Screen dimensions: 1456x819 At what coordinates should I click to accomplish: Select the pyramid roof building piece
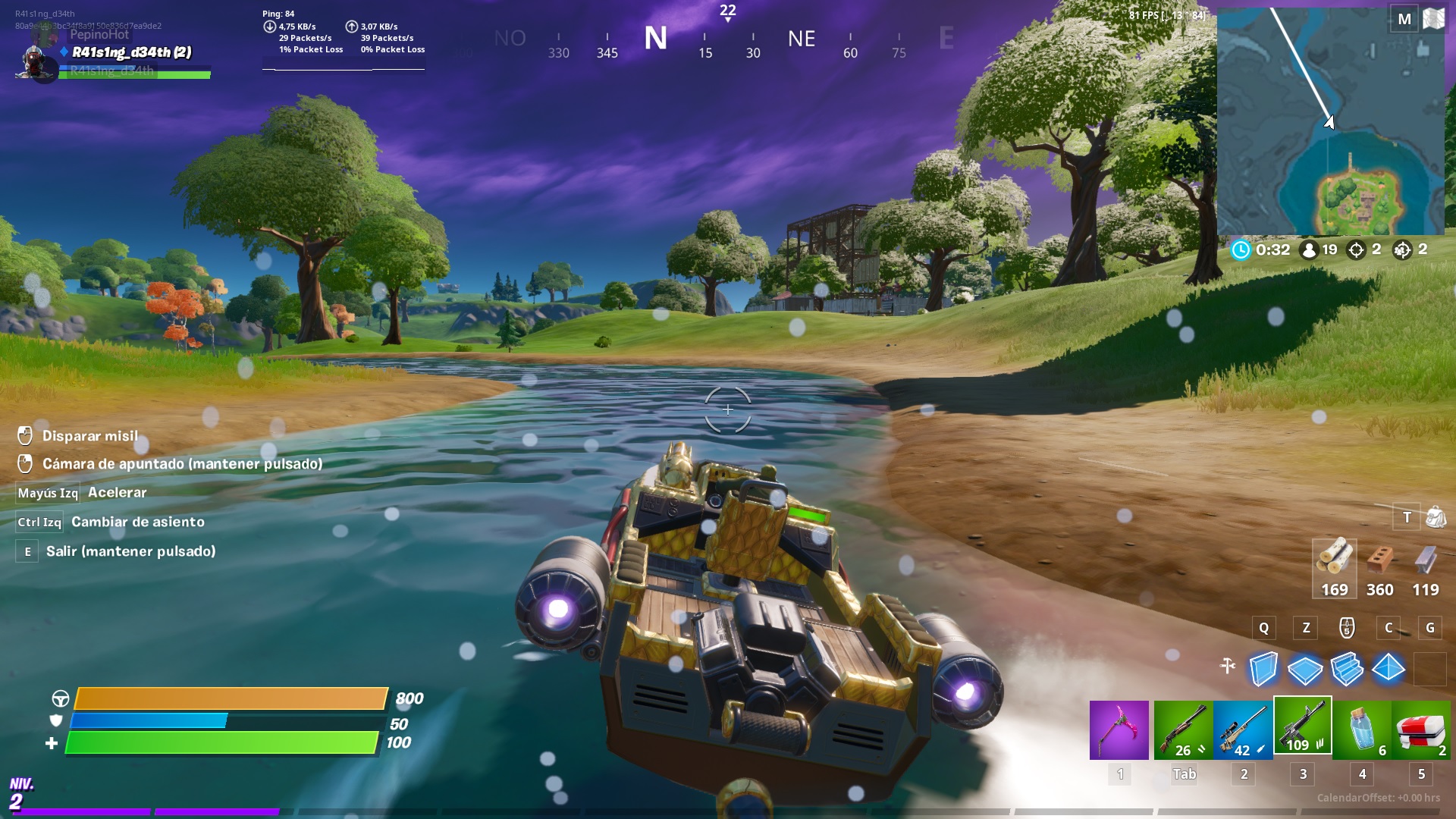(x=1389, y=669)
